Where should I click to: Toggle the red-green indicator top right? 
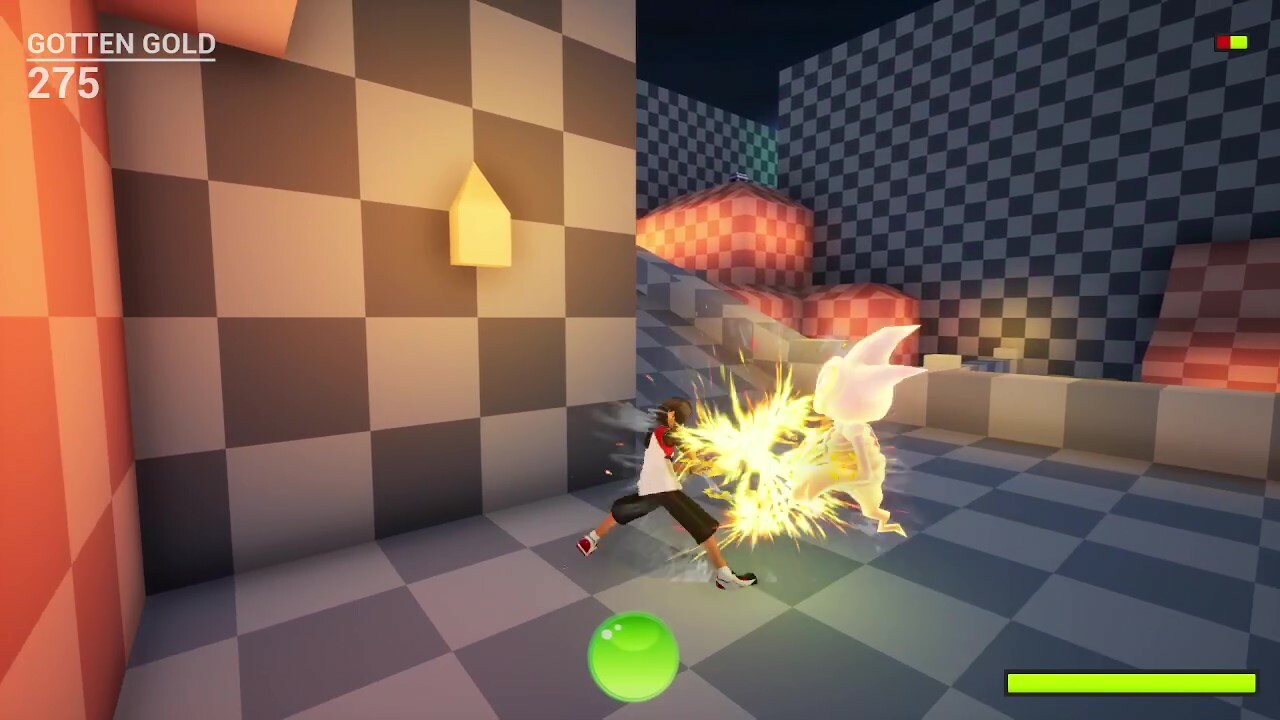click(1230, 42)
